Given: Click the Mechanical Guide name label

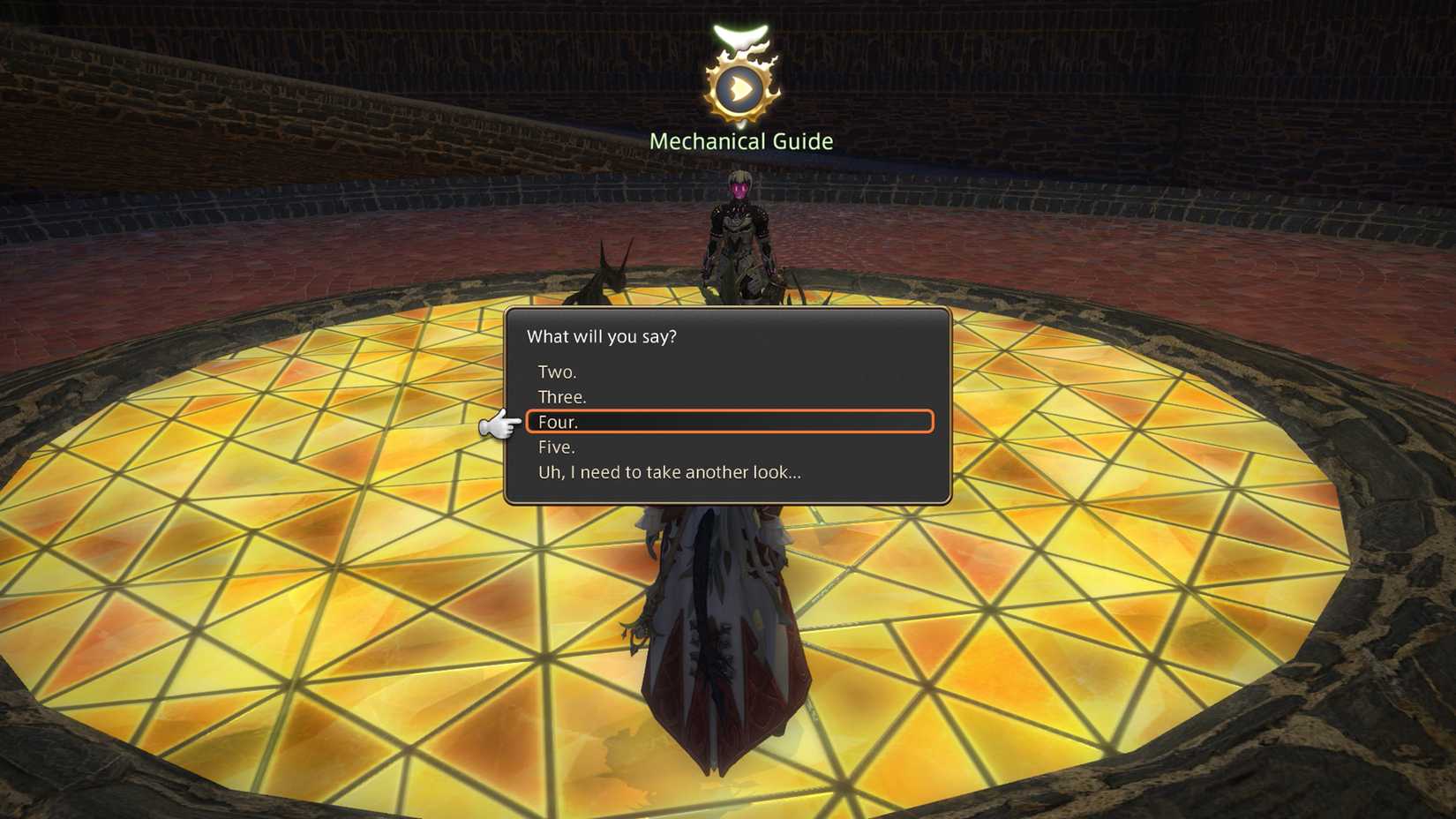Looking at the screenshot, I should pos(741,140).
